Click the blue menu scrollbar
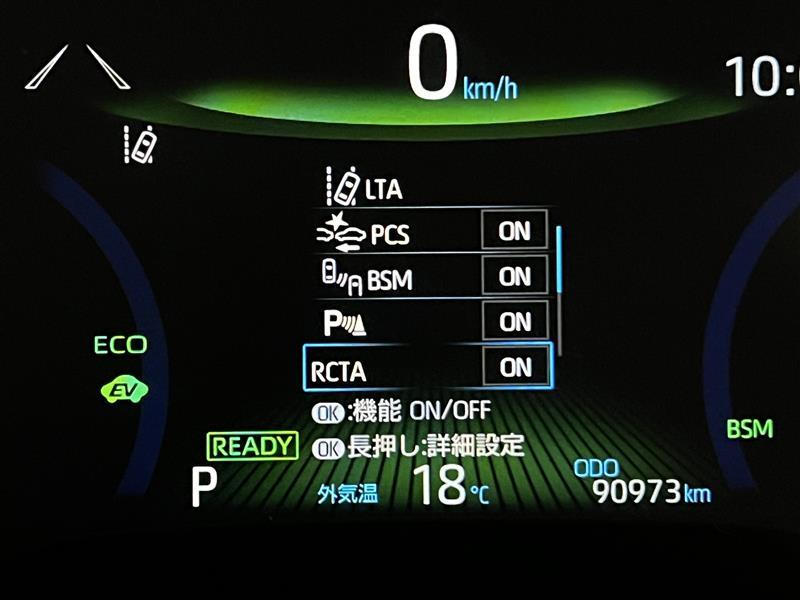The width and height of the screenshot is (800, 600). point(559,260)
